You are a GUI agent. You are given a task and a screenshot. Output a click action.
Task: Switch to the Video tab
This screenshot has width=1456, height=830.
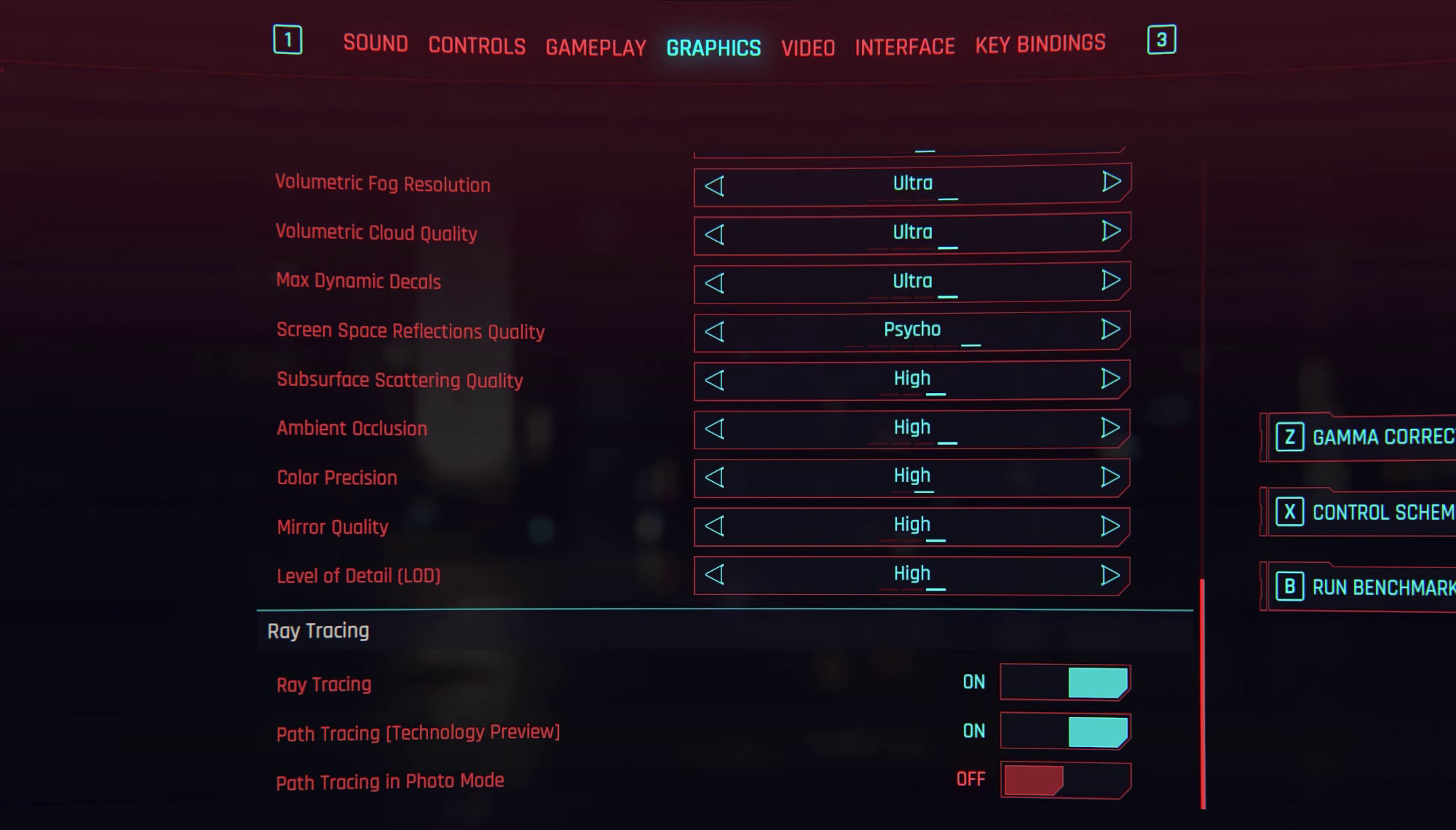tap(808, 47)
